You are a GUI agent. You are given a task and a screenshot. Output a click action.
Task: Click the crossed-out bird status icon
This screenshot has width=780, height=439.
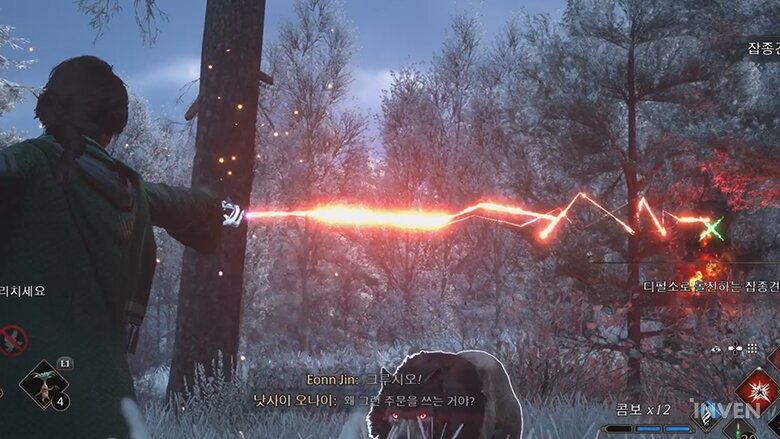(x=12, y=340)
